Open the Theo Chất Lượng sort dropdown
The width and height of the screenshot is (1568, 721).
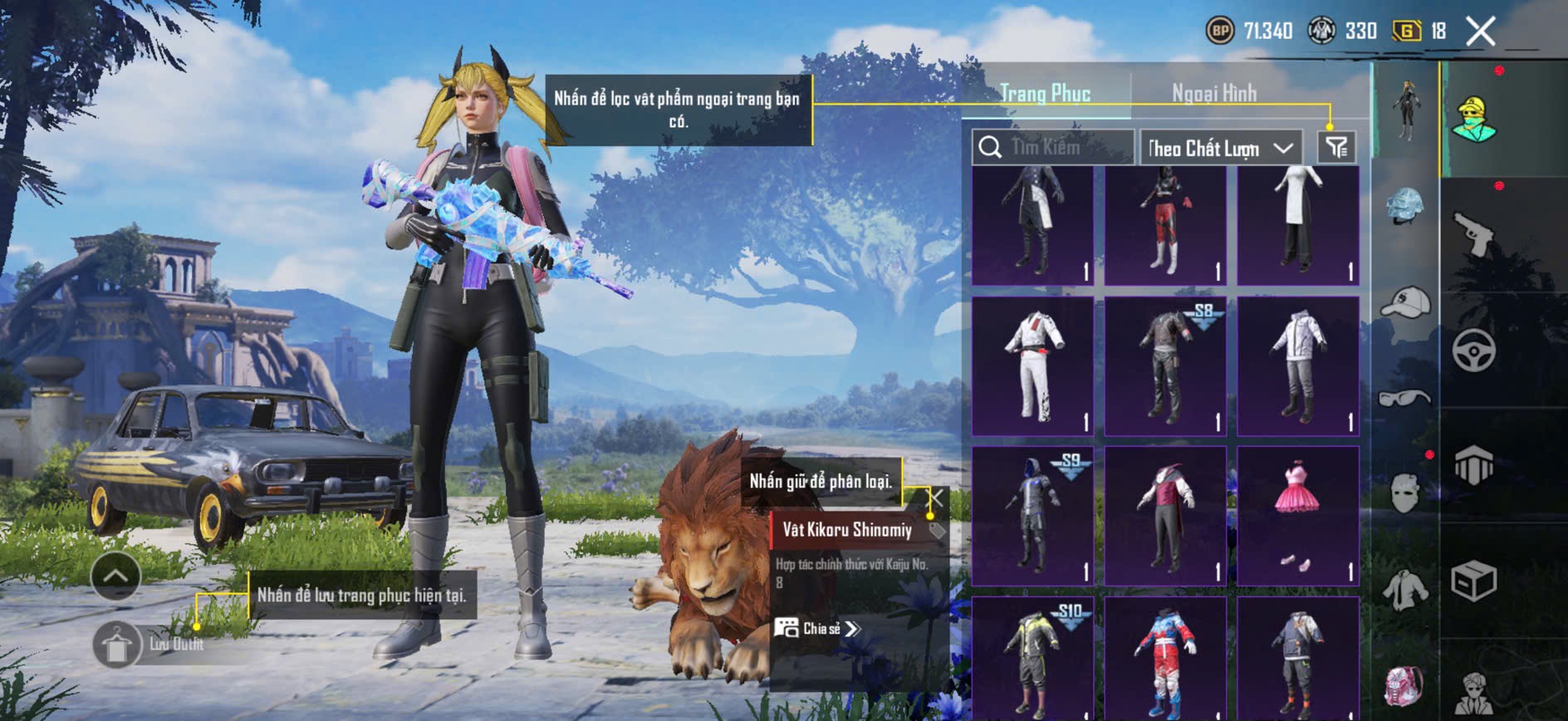pyautogui.click(x=1220, y=149)
